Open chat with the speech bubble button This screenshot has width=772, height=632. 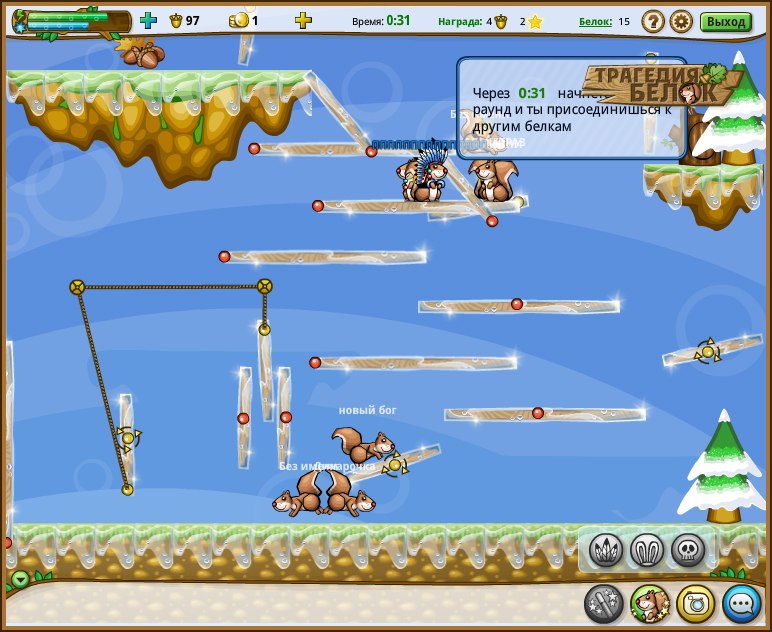coord(742,603)
